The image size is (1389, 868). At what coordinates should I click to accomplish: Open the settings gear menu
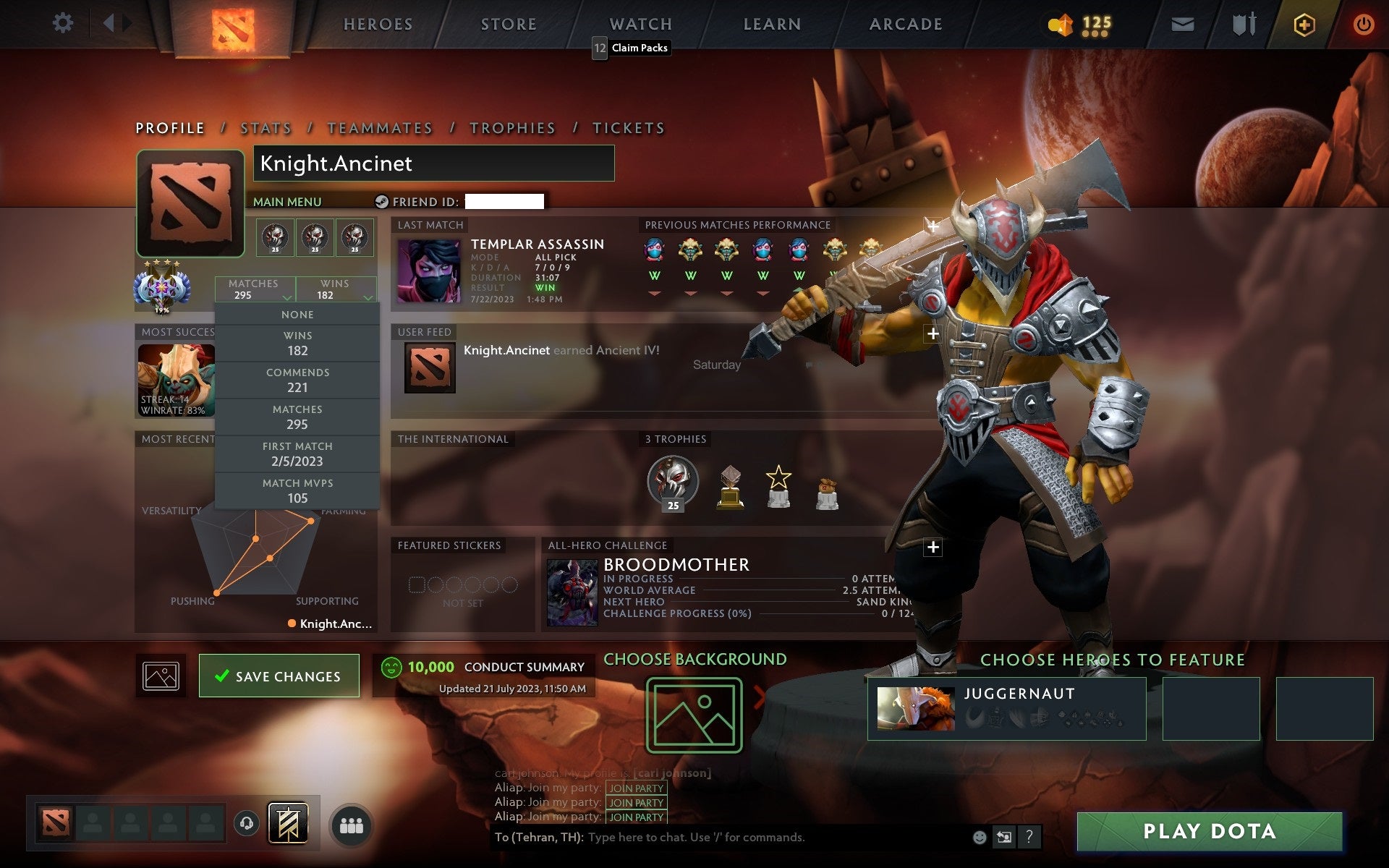tap(64, 23)
